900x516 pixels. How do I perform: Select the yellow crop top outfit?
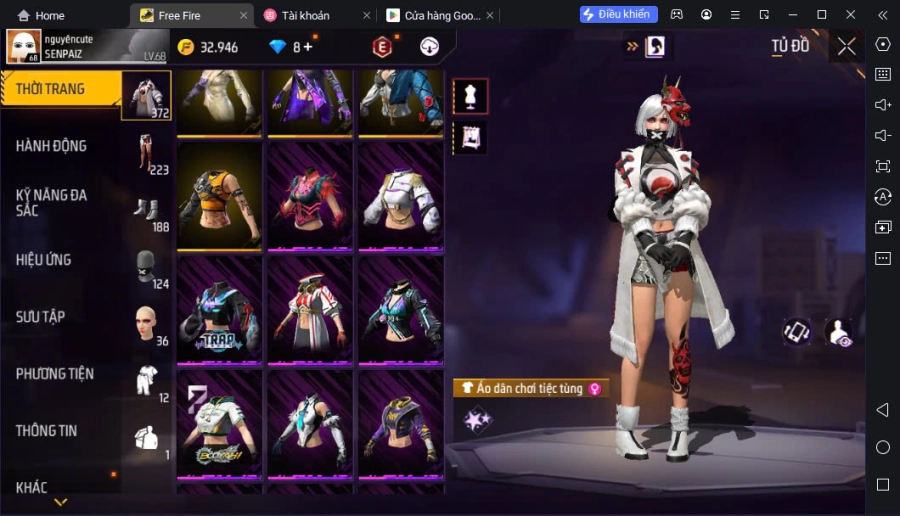[x=219, y=196]
